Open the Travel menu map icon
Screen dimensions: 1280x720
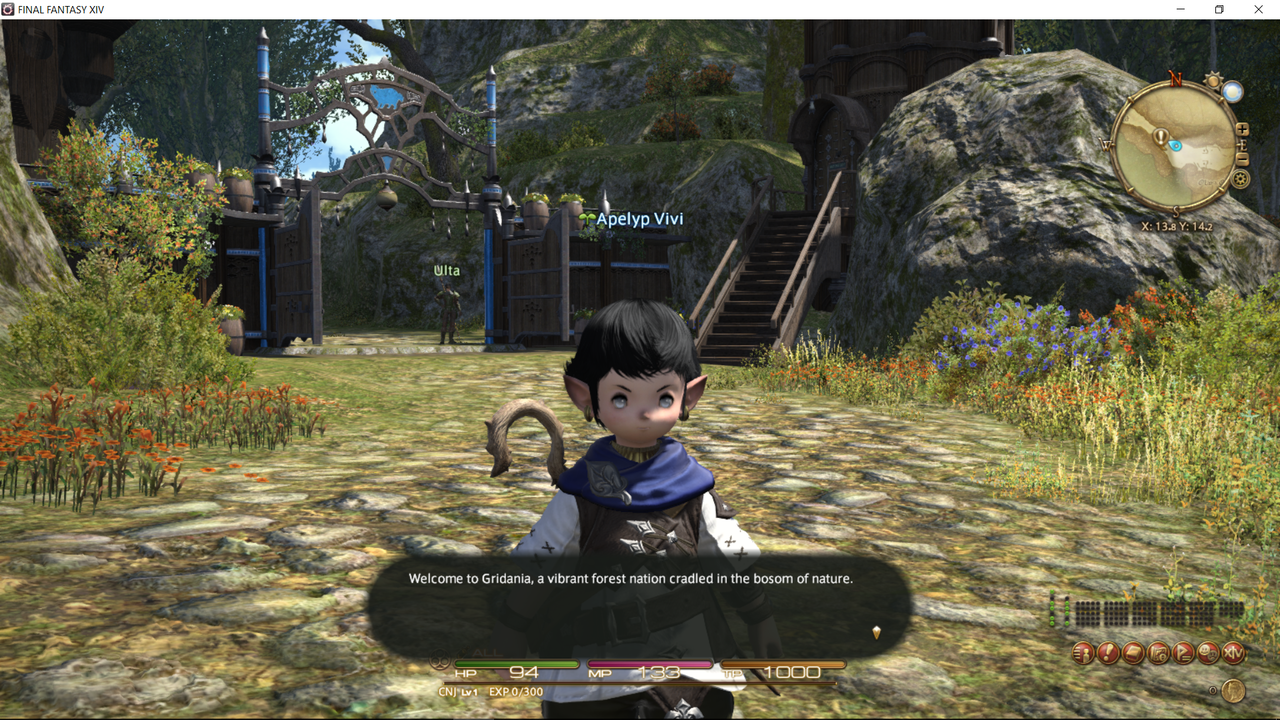1159,654
